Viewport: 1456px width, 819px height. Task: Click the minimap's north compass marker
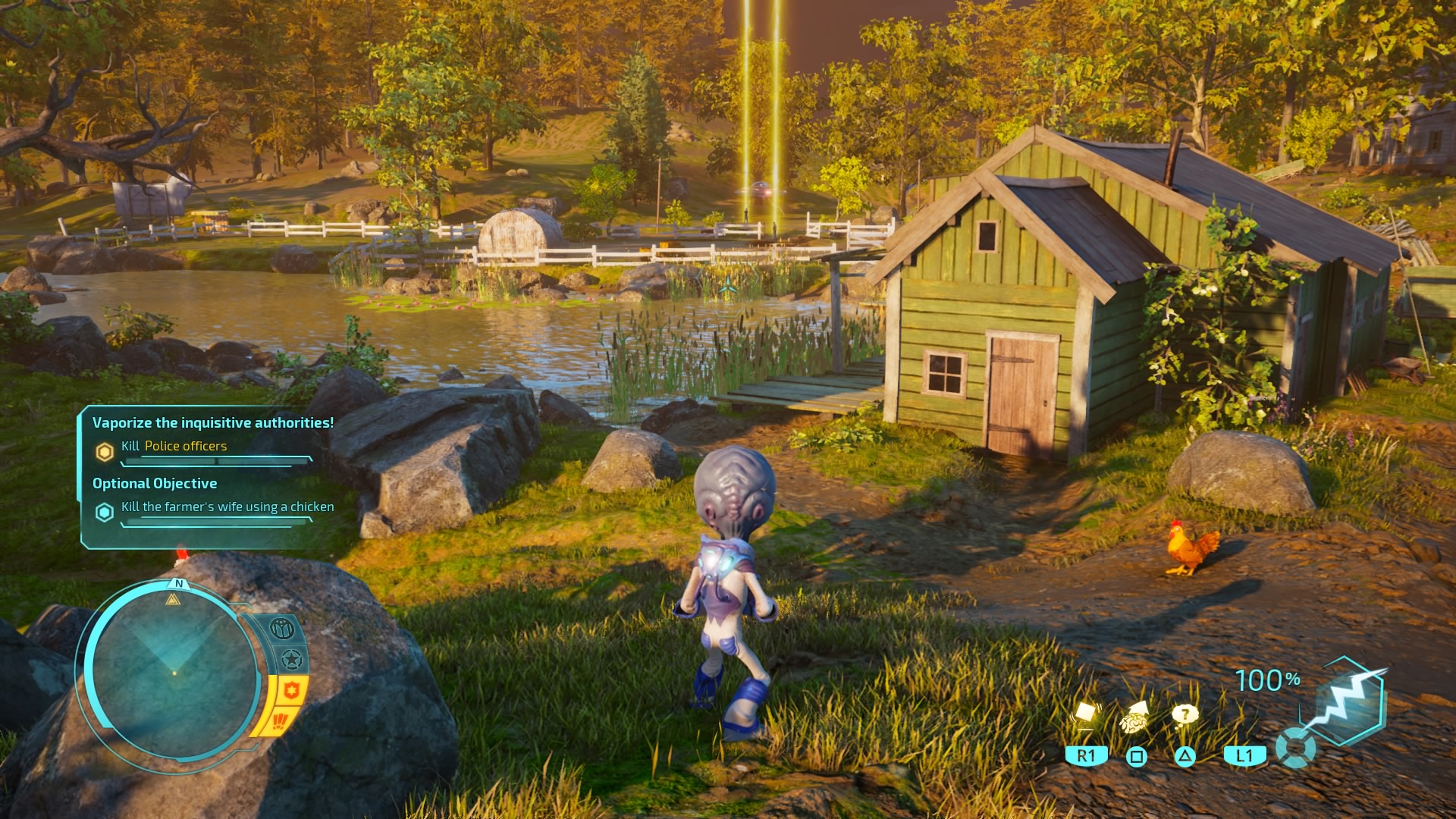point(179,583)
